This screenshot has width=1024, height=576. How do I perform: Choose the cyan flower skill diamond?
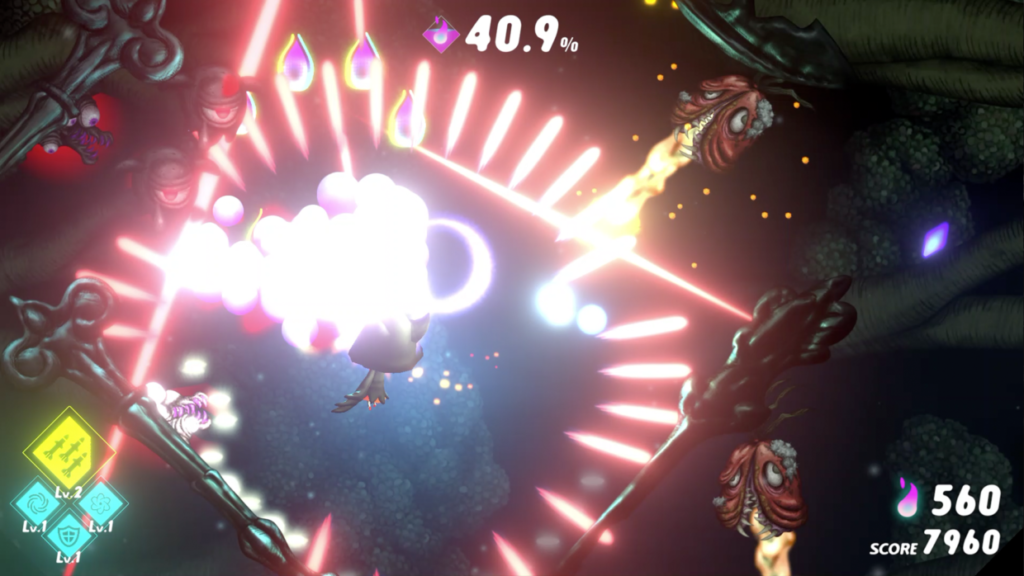point(100,498)
